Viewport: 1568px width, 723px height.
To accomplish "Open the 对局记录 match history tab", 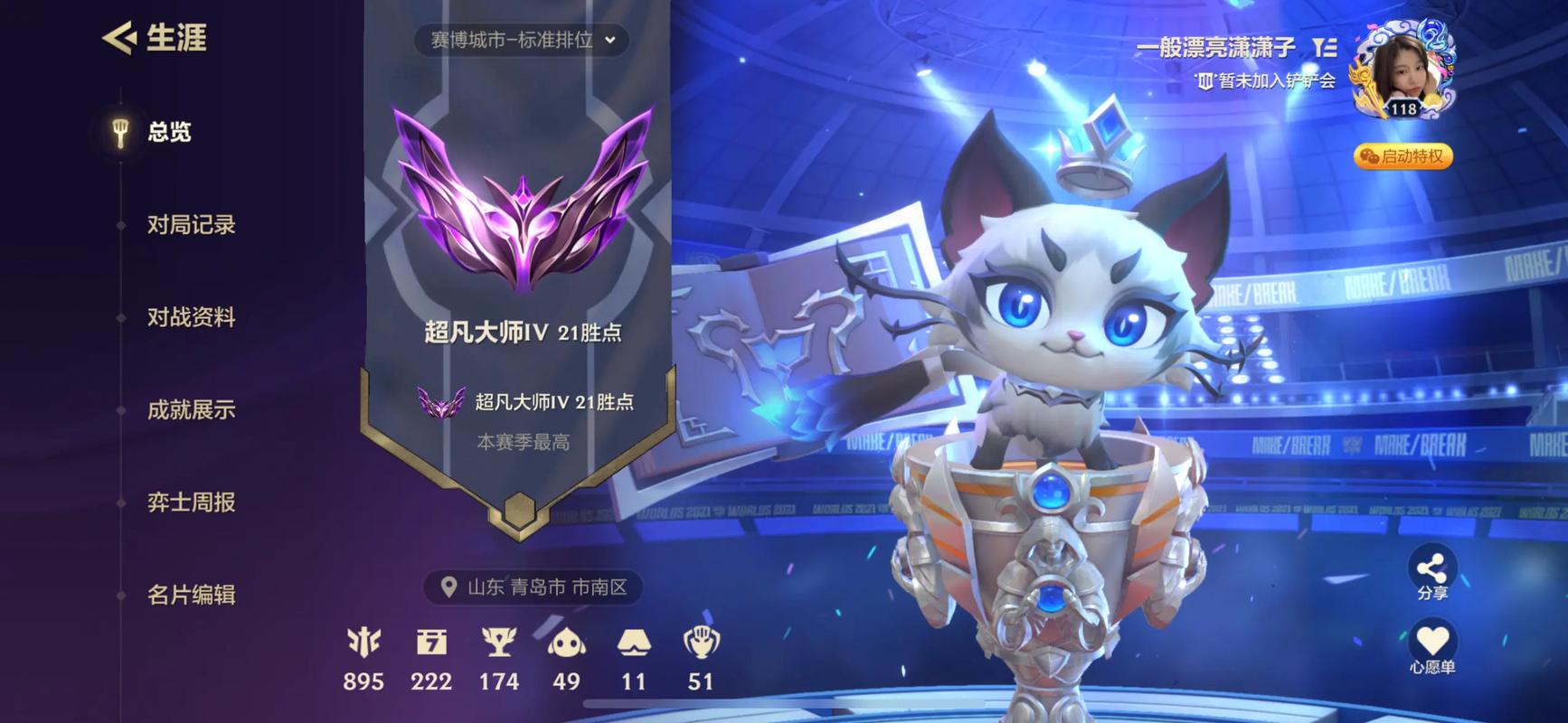I will click(x=191, y=225).
